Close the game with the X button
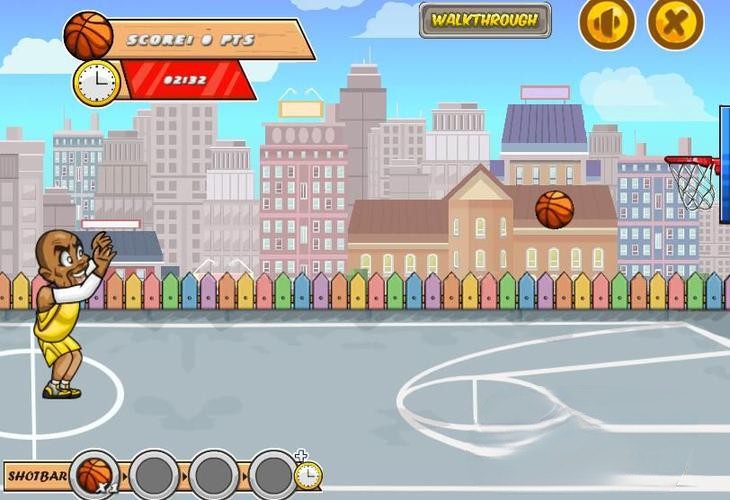 pos(676,22)
